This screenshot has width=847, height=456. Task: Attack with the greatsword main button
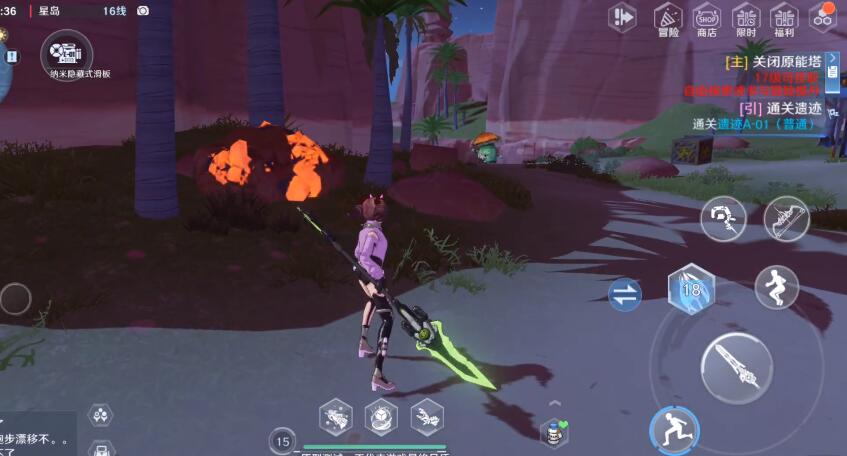[736, 367]
